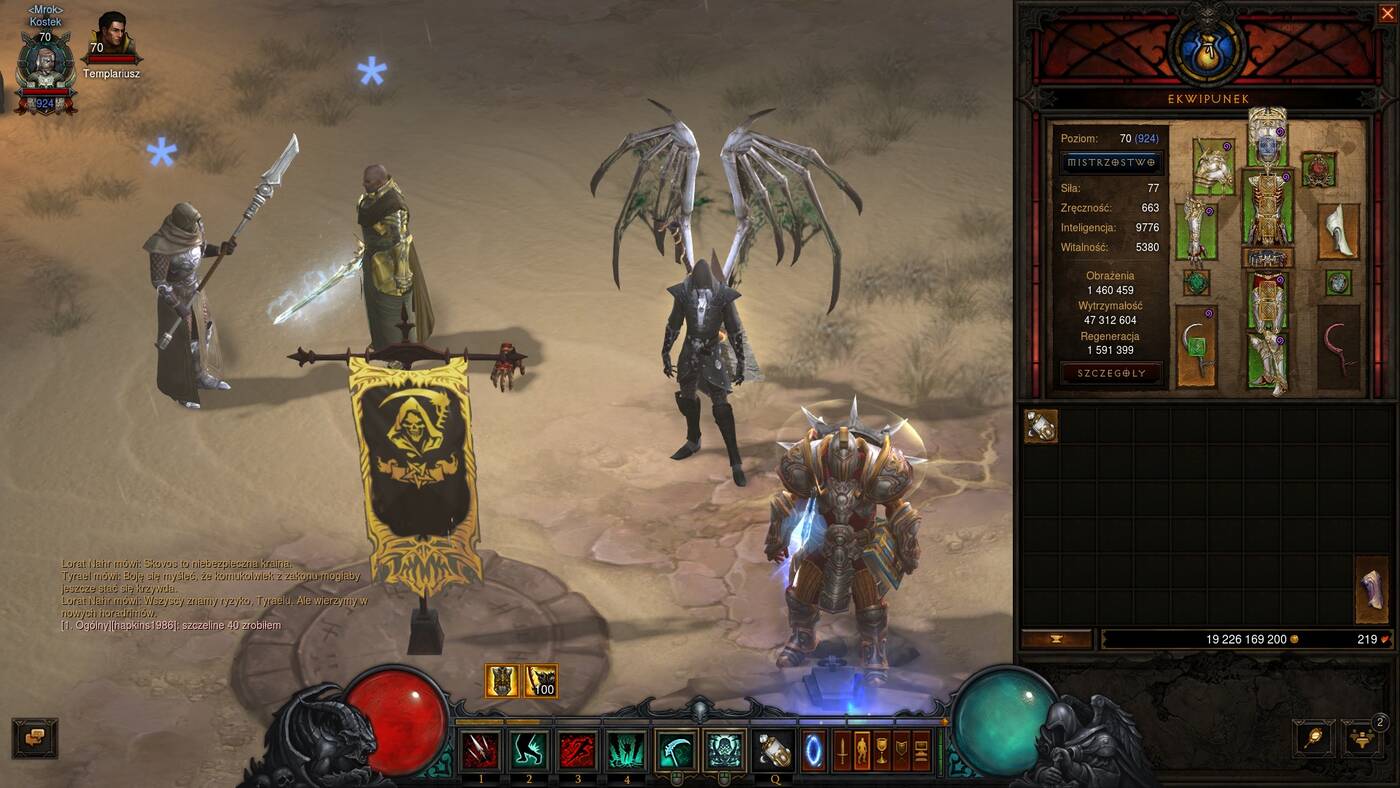
Task: Select the main-hand scythe weapon slot
Action: point(1196,346)
